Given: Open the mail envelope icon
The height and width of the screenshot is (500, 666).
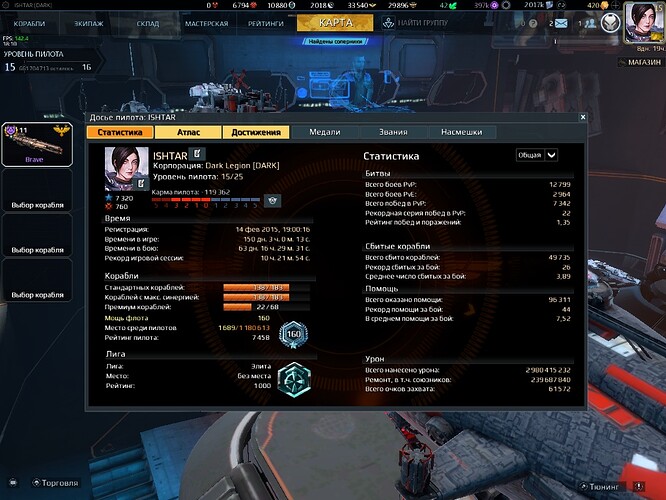Looking at the screenshot, I should [x=559, y=22].
